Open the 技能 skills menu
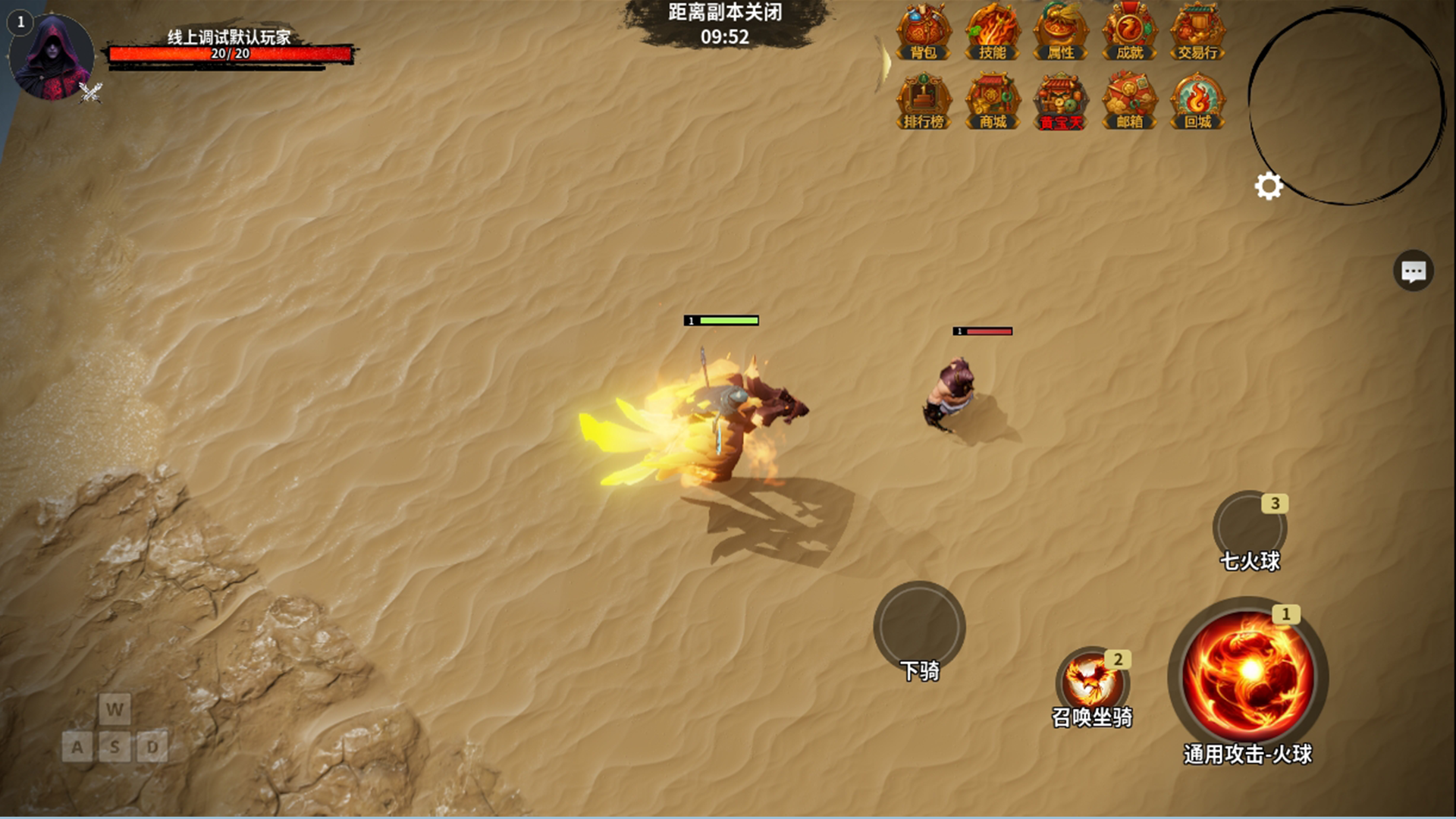 (992, 33)
